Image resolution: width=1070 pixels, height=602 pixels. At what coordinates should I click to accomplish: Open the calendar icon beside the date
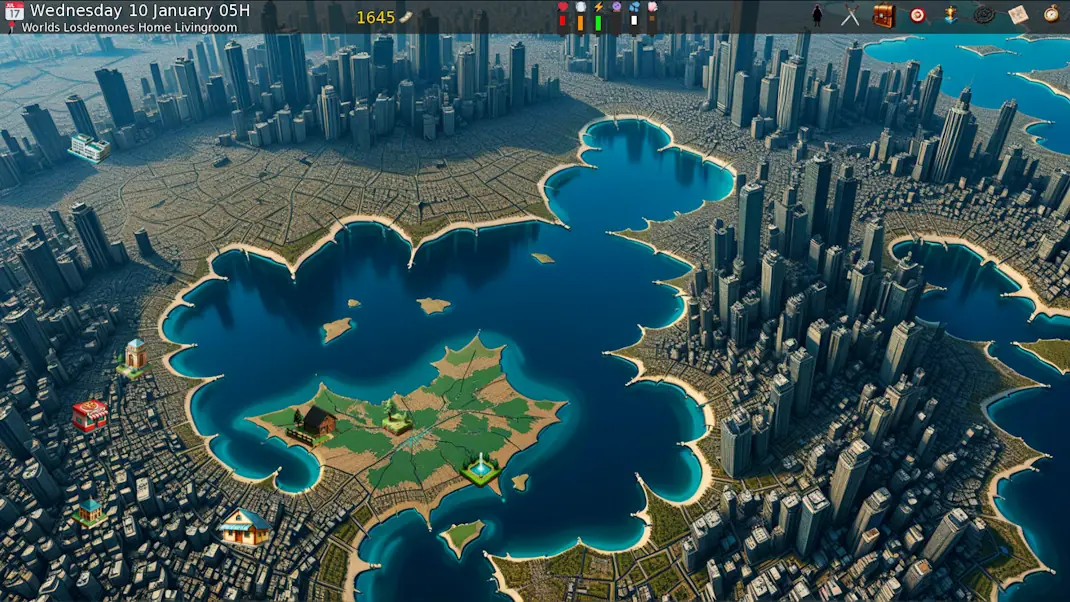pos(14,11)
